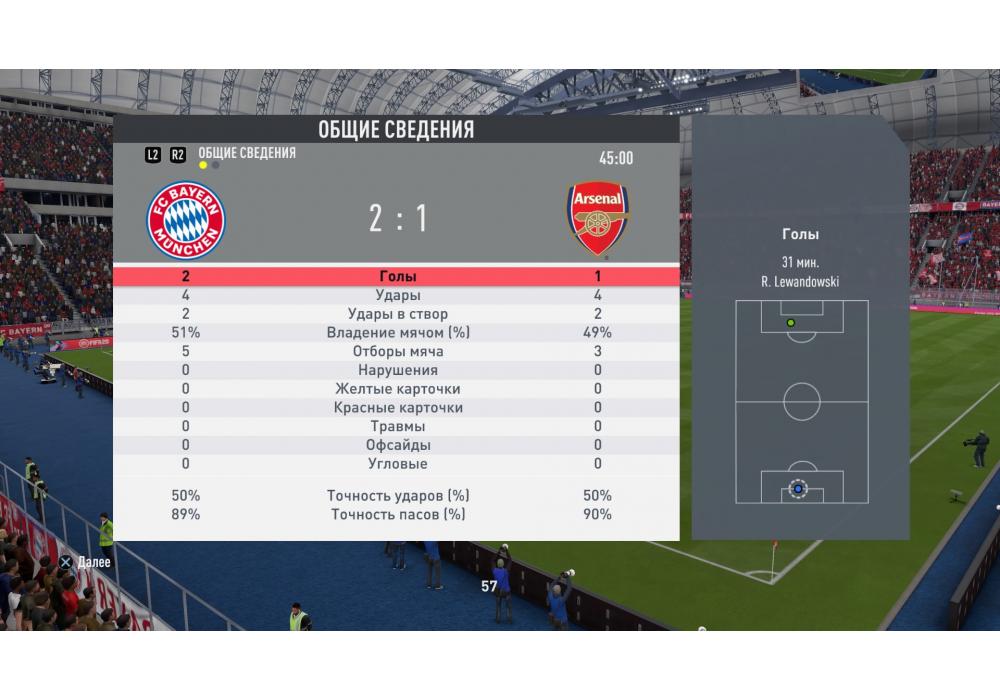Select the Желтые карточки row
This screenshot has height=700, width=1000.
click(397, 389)
